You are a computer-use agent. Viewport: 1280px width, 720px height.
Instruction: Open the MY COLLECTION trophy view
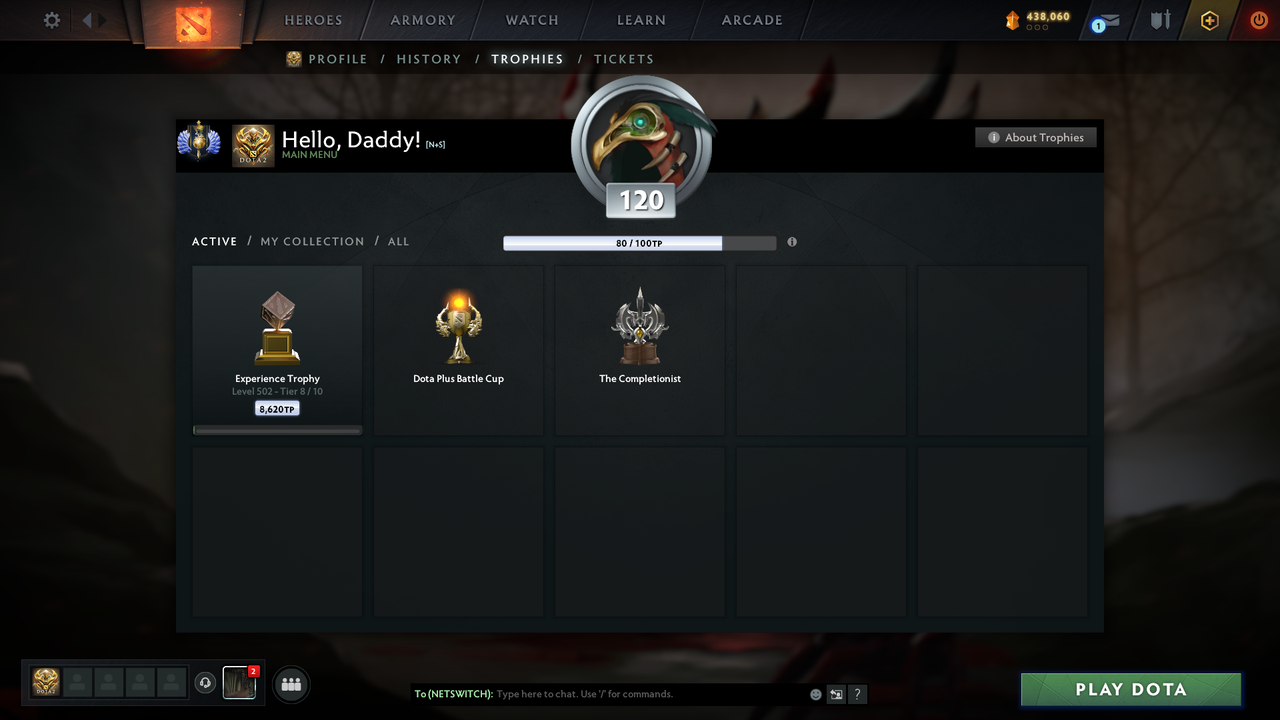312,241
